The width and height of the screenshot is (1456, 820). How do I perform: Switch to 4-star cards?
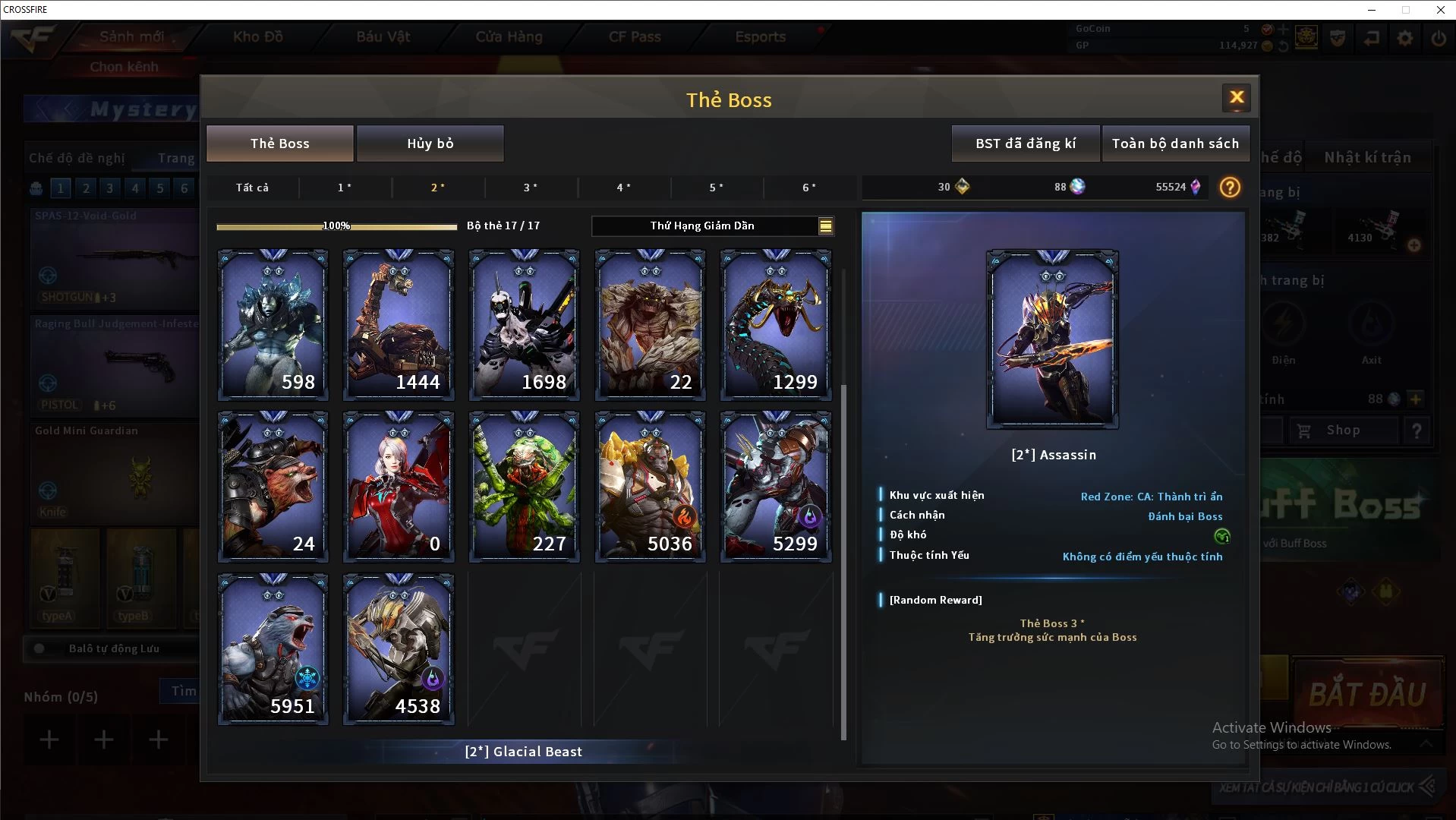[x=623, y=188]
